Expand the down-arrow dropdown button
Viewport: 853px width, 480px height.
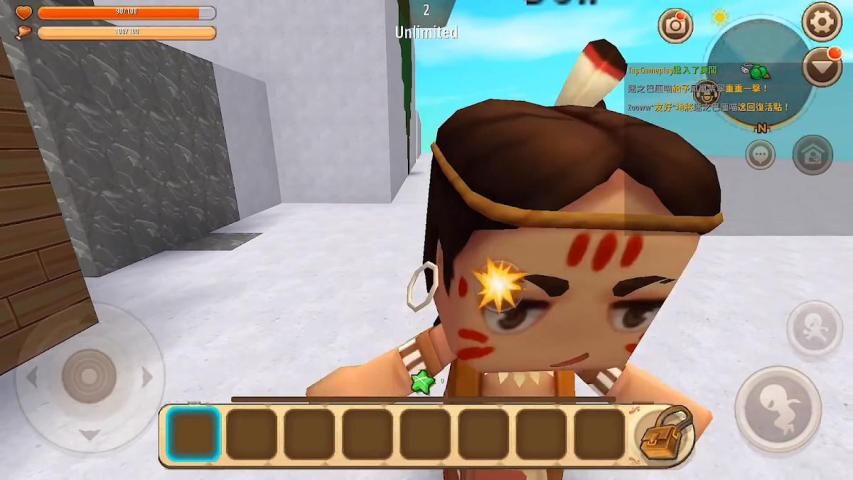[822, 67]
